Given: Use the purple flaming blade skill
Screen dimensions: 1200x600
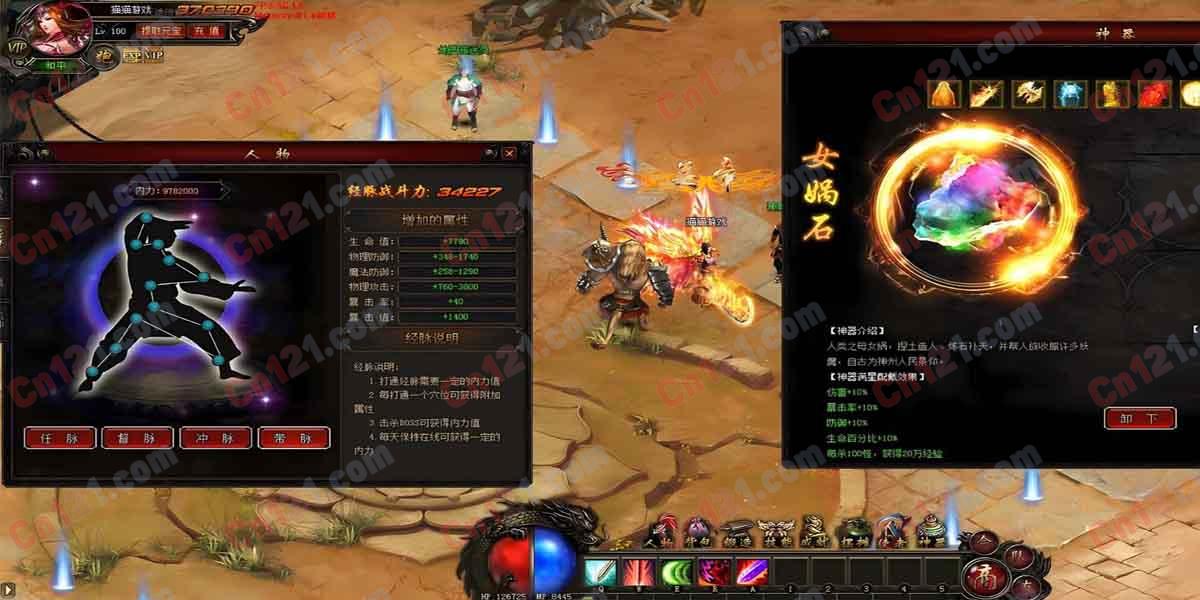Looking at the screenshot, I should coord(751,573).
